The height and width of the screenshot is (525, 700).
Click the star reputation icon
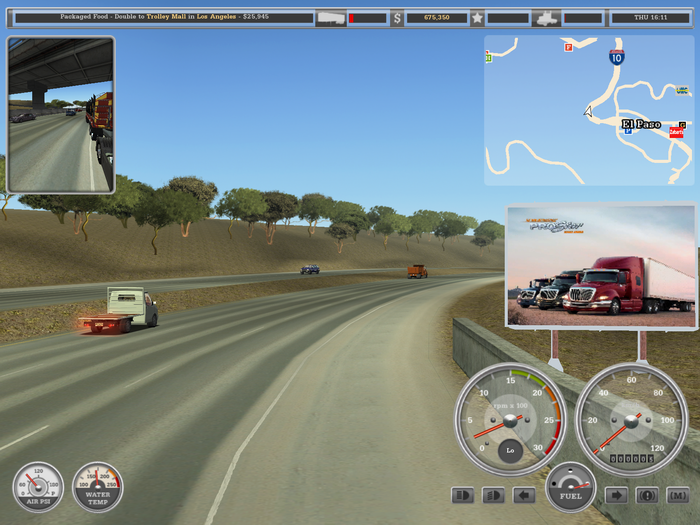[477, 18]
